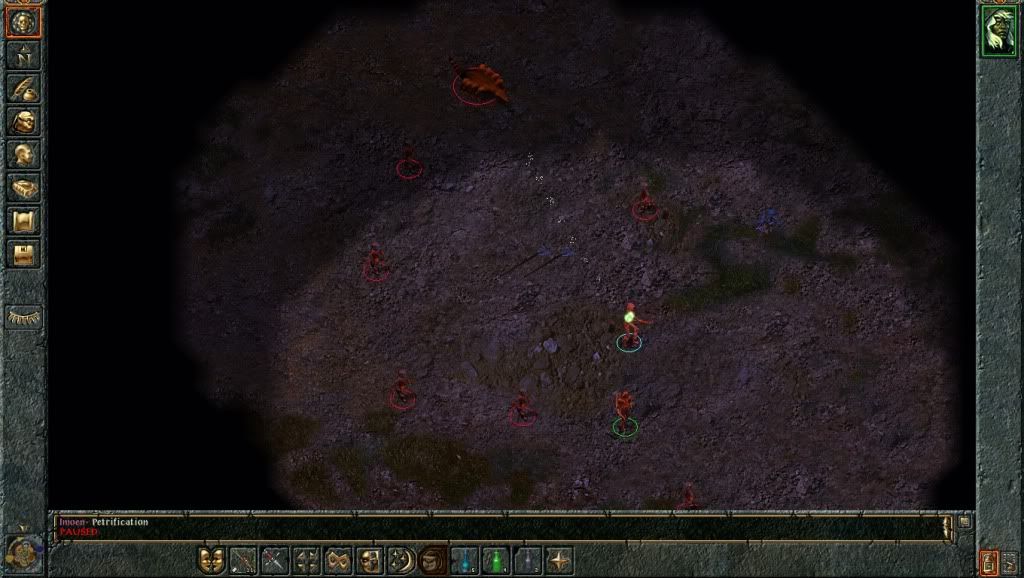Screen dimensions: 1024x578
Task: Activate the helmeted face ability icon
Action: point(371,560)
